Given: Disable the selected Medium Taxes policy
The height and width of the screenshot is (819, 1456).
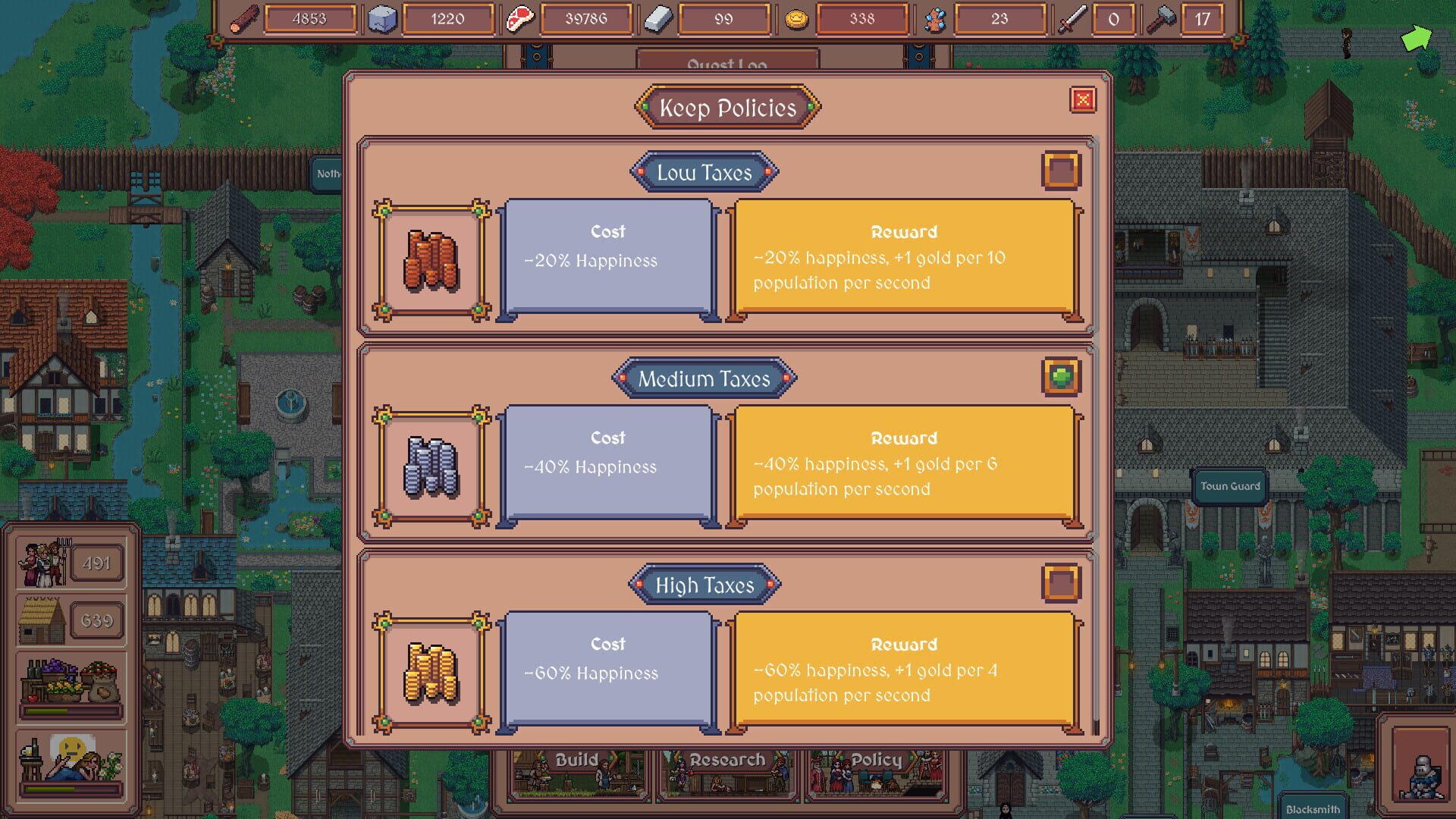Looking at the screenshot, I should (1062, 377).
